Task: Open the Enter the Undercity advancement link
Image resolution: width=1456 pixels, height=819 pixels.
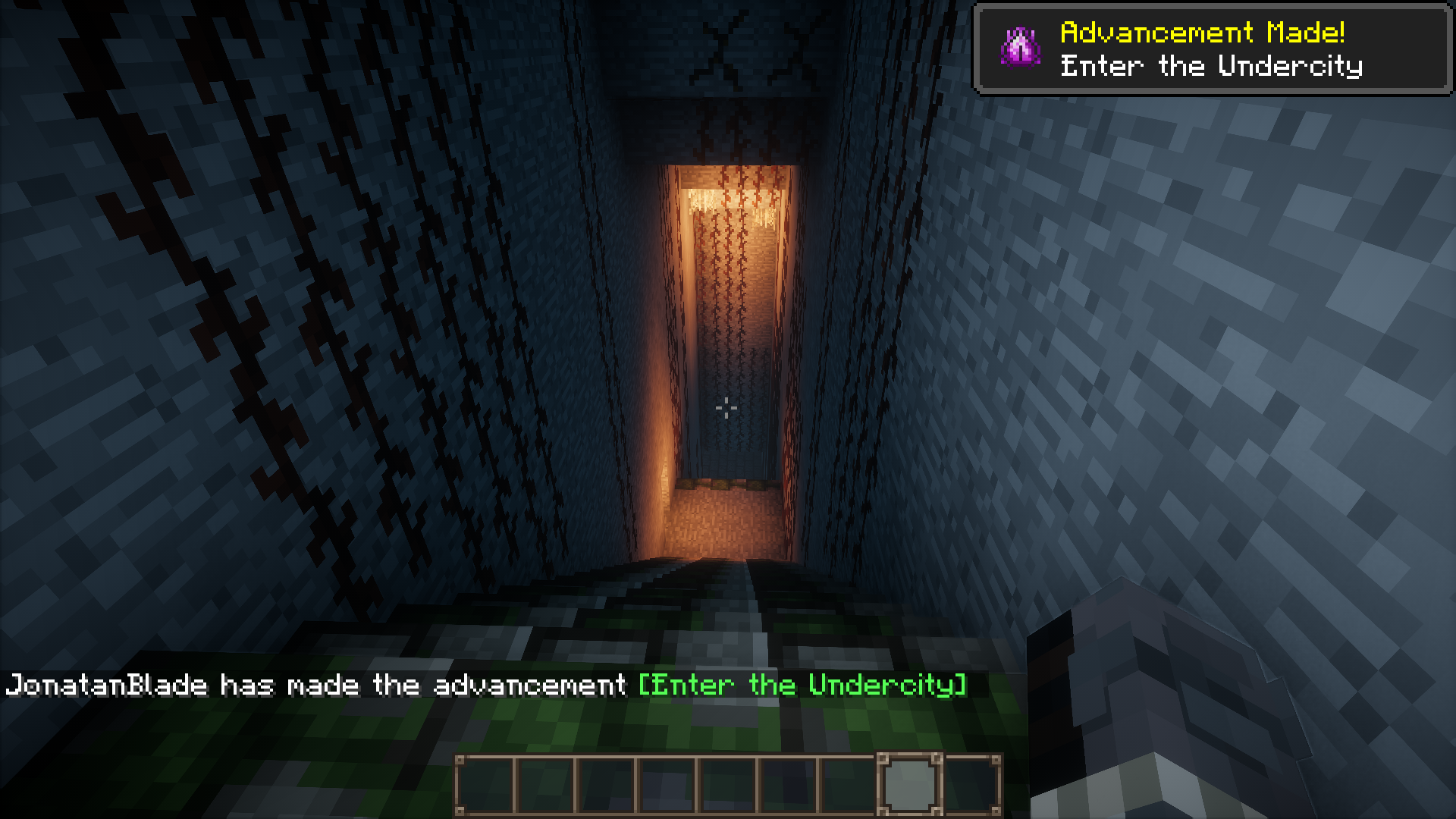Action: tap(804, 685)
